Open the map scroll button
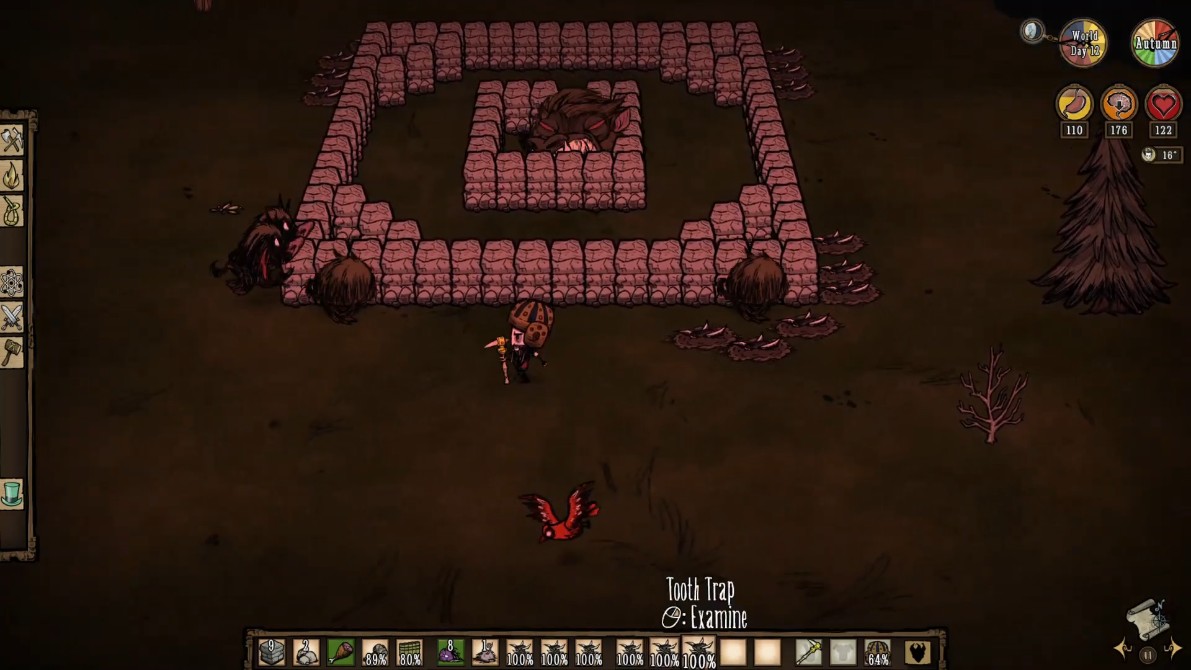 tap(1147, 623)
